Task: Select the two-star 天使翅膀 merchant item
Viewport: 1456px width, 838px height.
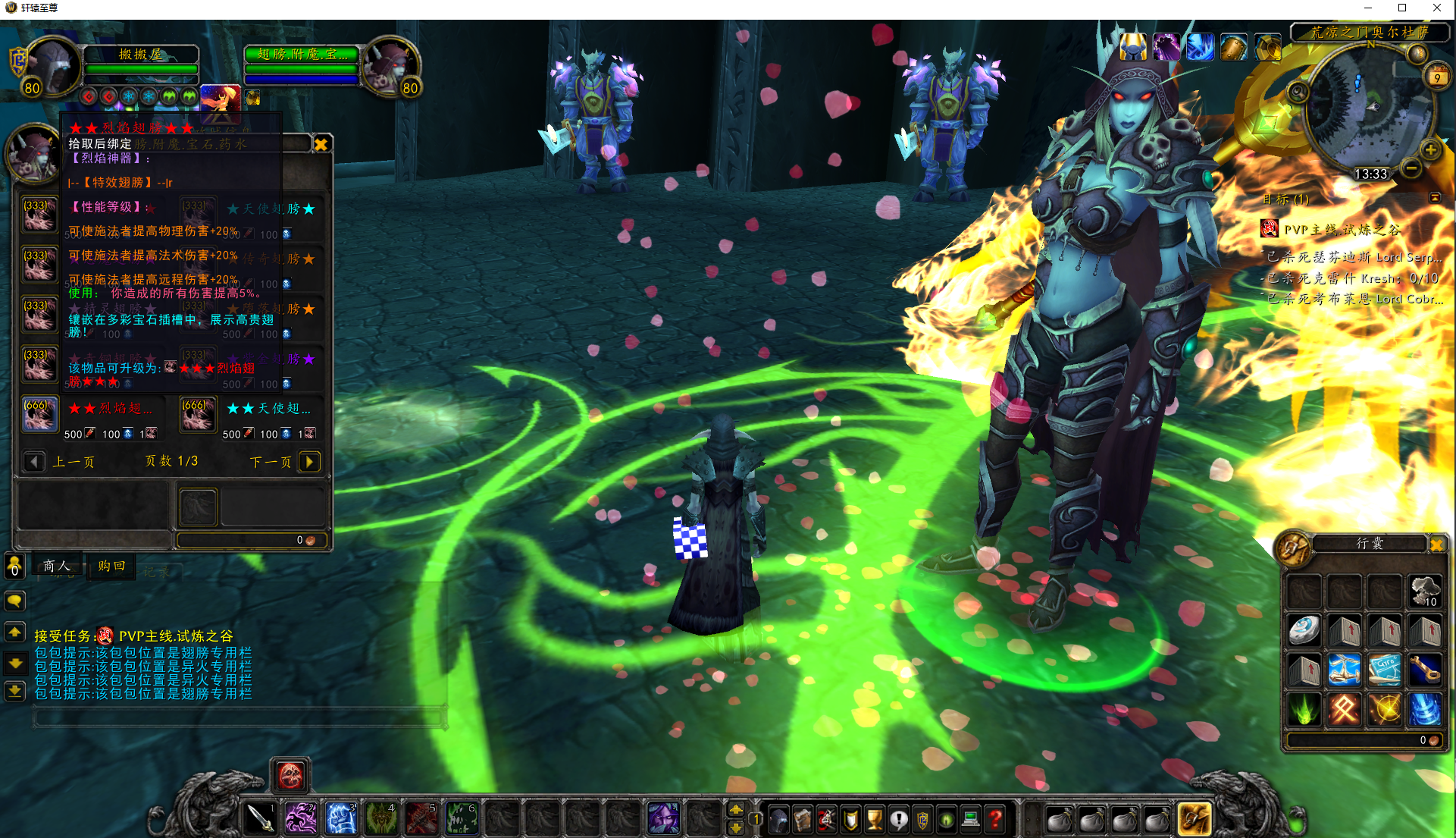Action: click(x=198, y=416)
